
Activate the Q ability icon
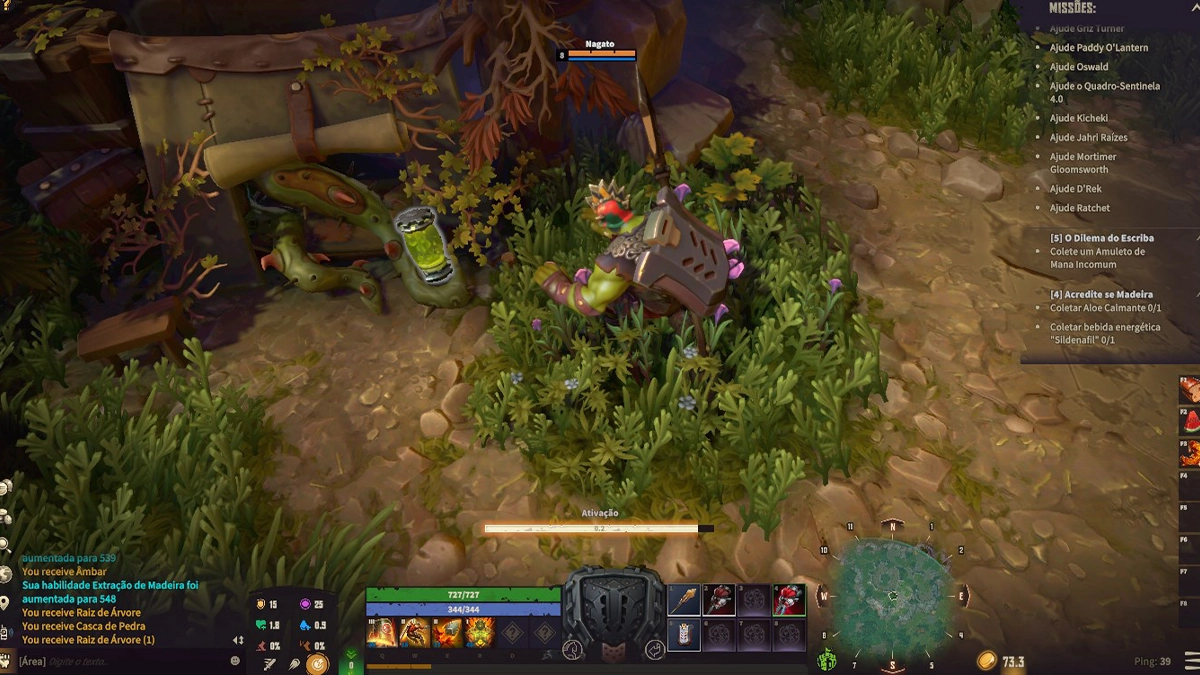click(x=382, y=631)
